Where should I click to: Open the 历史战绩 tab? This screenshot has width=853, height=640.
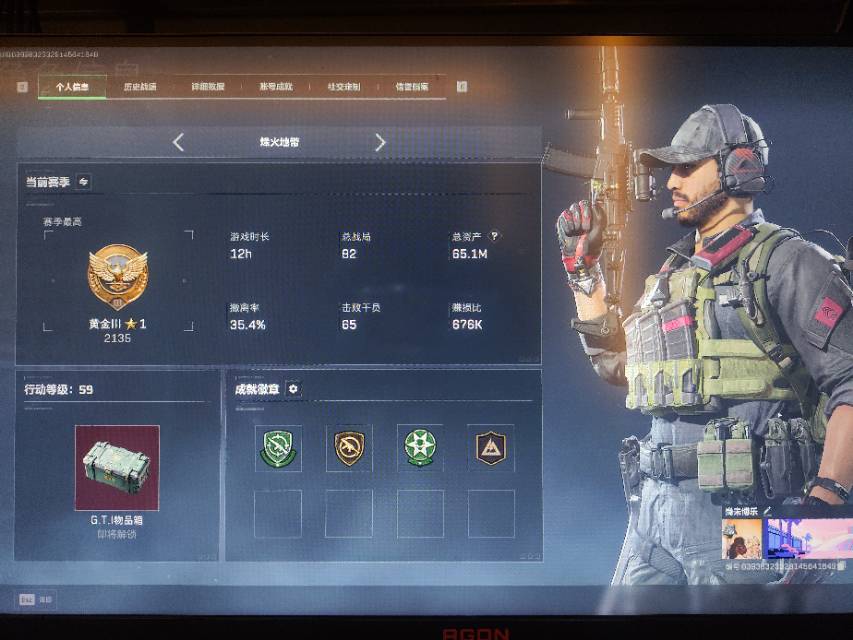(x=140, y=87)
